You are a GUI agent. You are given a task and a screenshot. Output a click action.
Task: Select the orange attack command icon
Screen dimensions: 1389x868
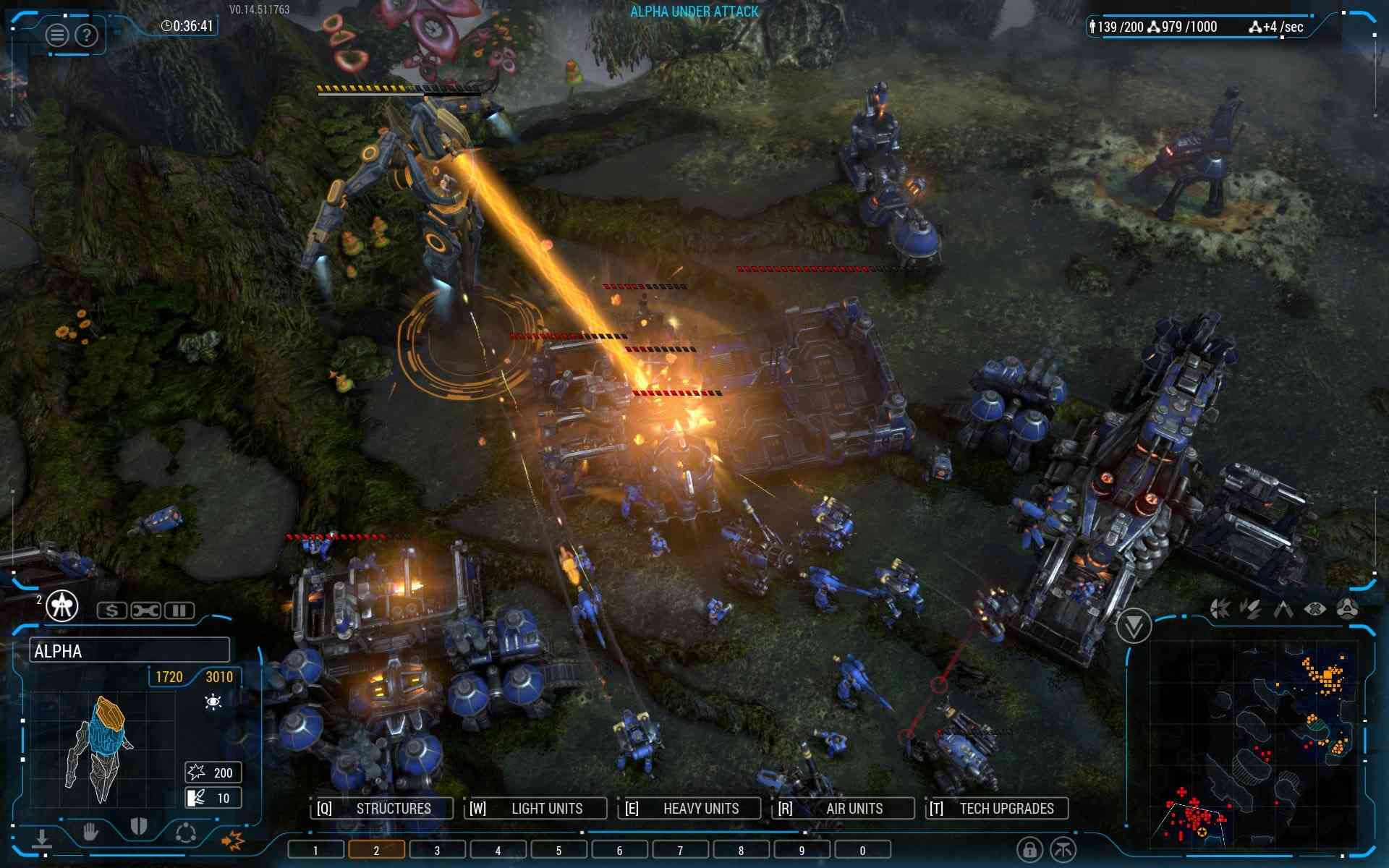pyautogui.click(x=233, y=839)
